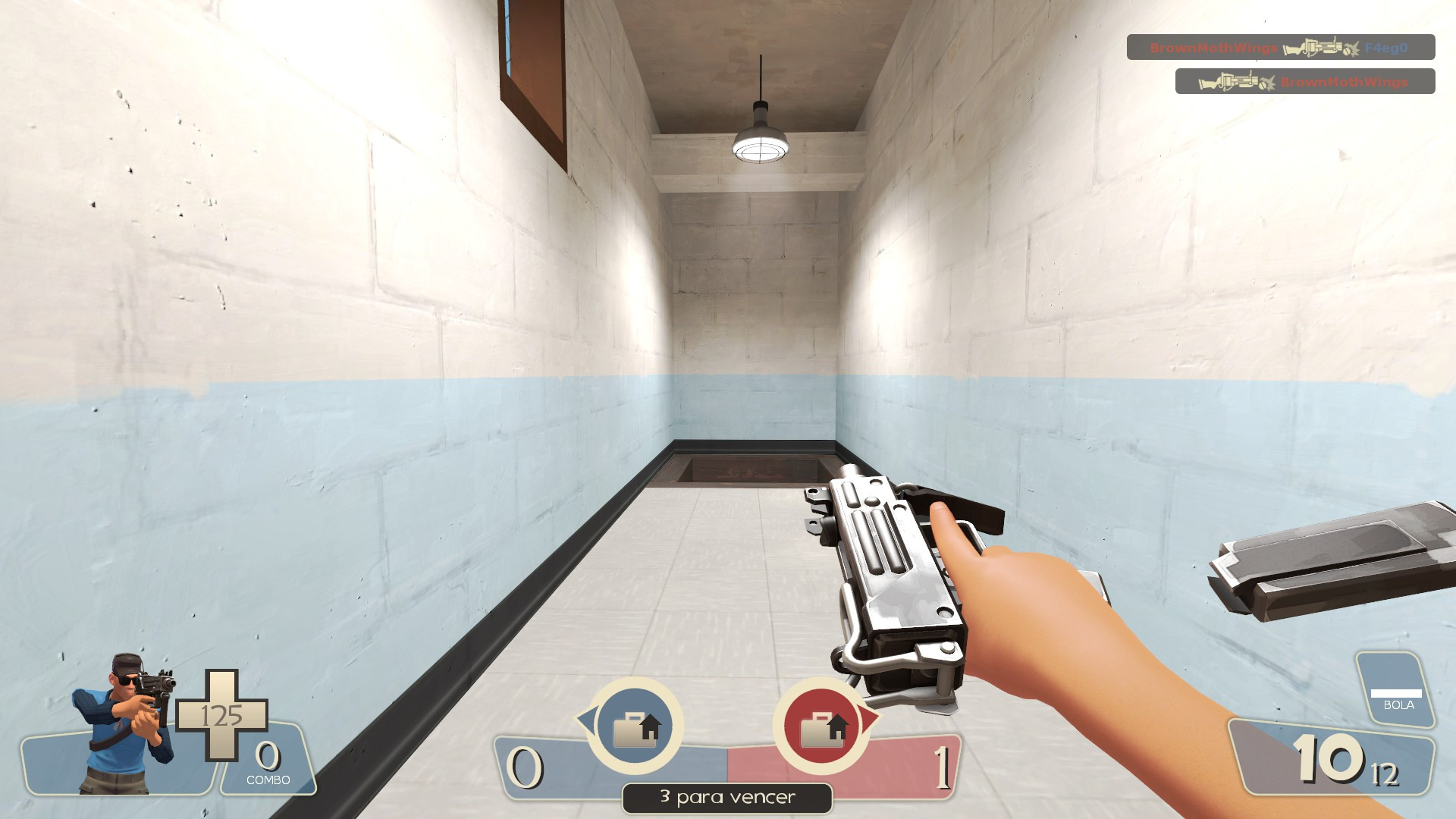Click the '3 para vencer' label
The height and width of the screenshot is (819, 1456).
click(726, 797)
